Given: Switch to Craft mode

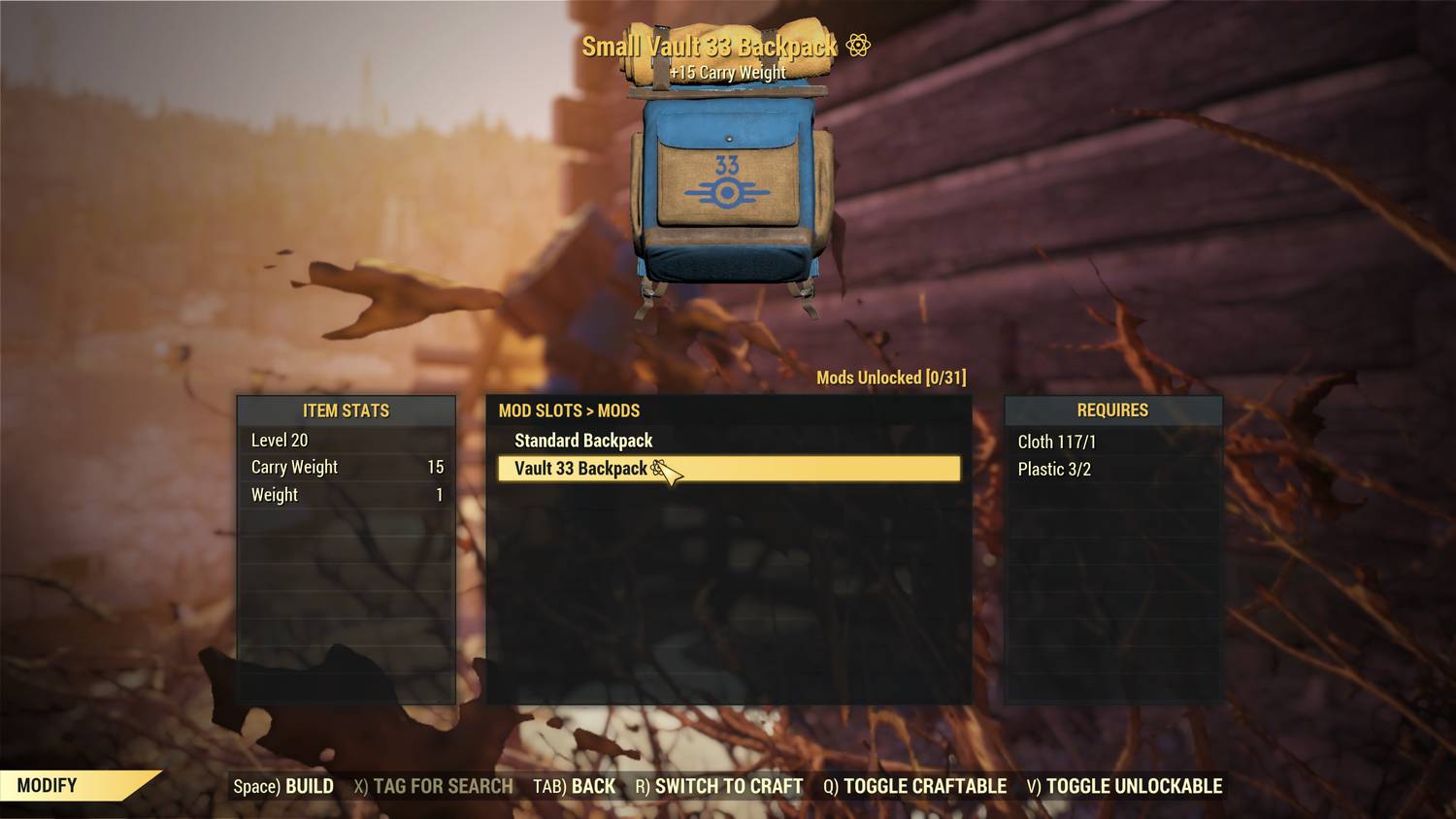Looking at the screenshot, I should click(718, 786).
